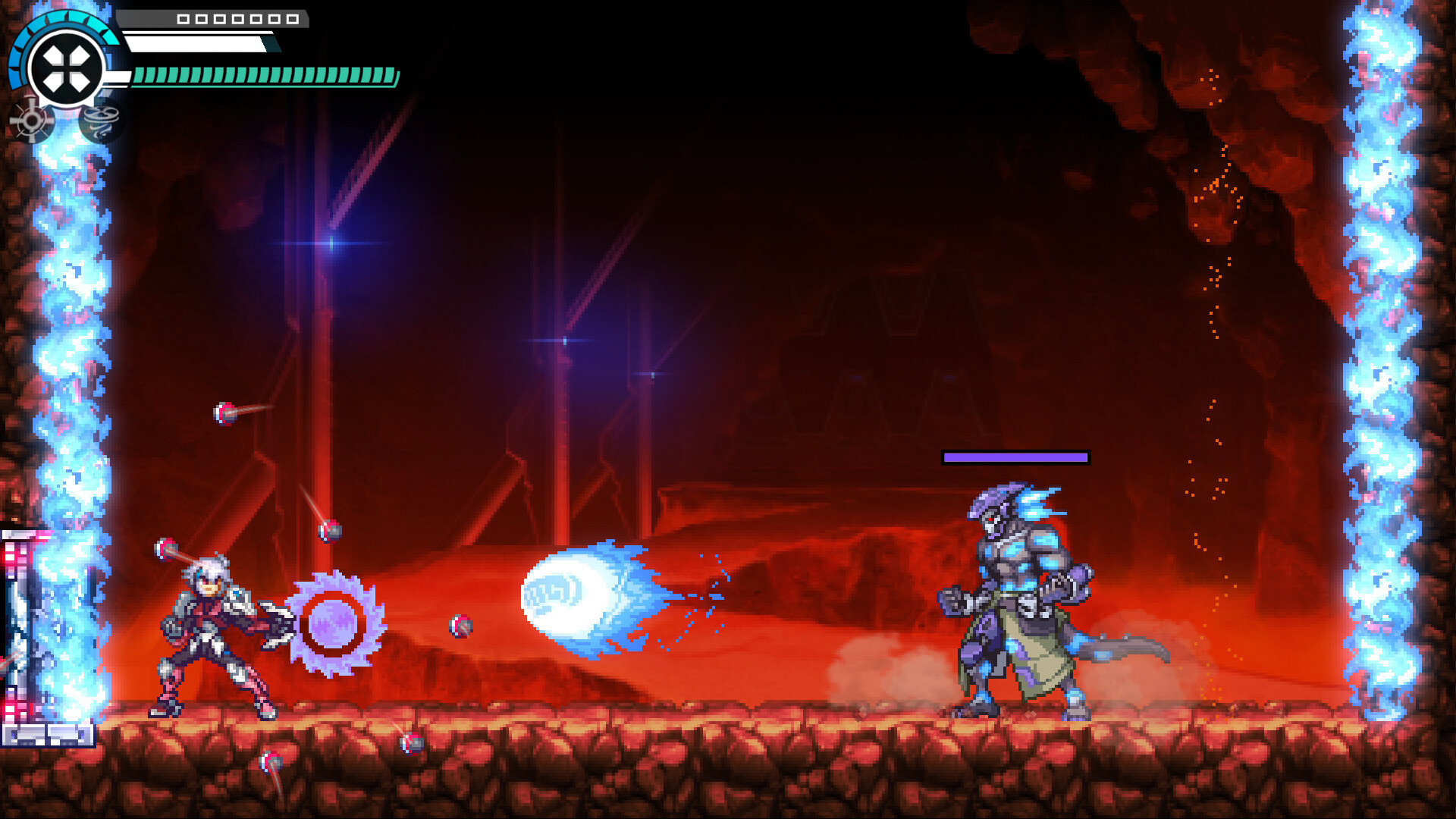Select the white health bar at top
1456x819 pixels.
[197, 42]
